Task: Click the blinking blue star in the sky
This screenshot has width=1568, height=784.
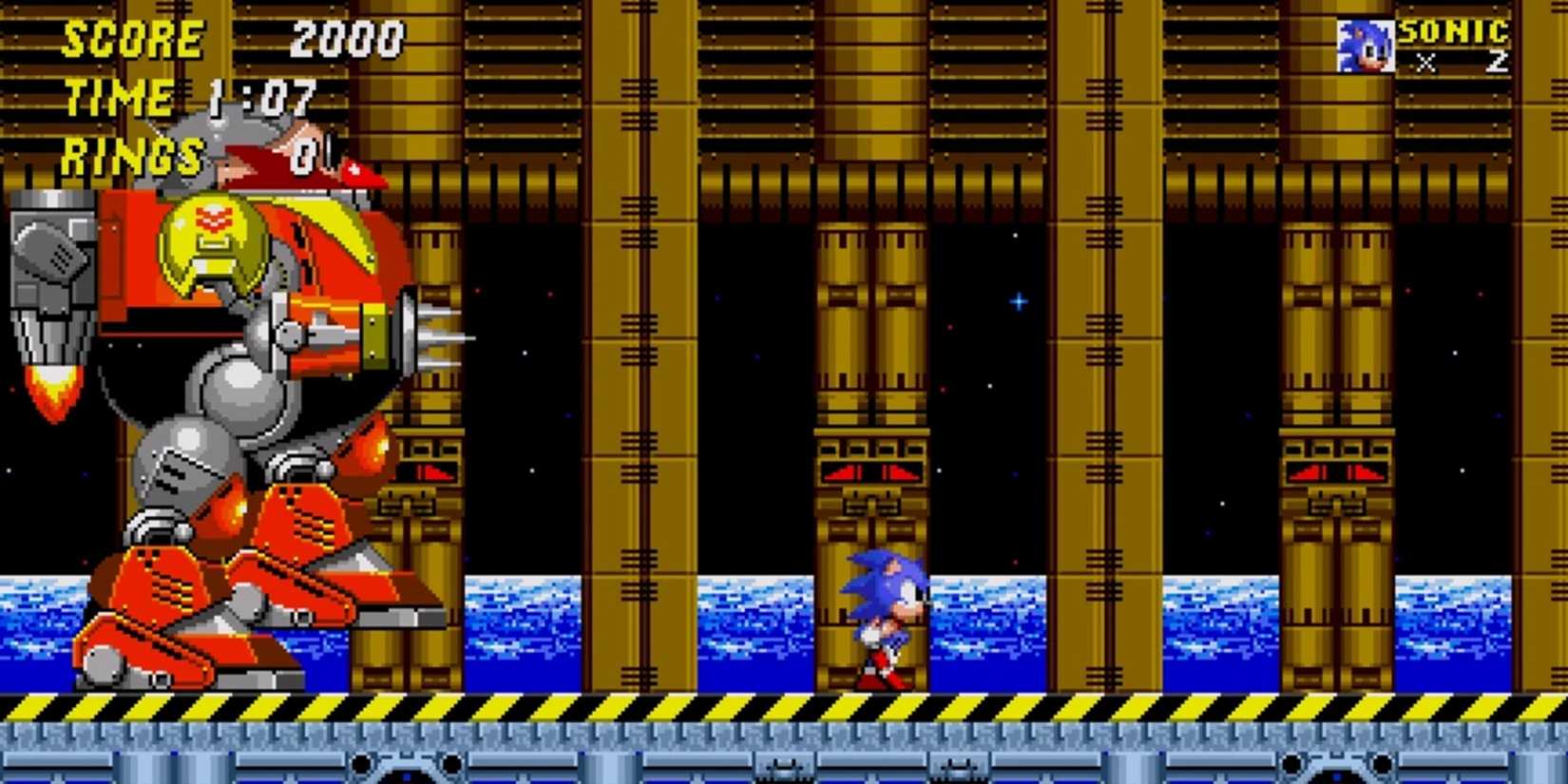Action: pyautogui.click(x=1017, y=299)
